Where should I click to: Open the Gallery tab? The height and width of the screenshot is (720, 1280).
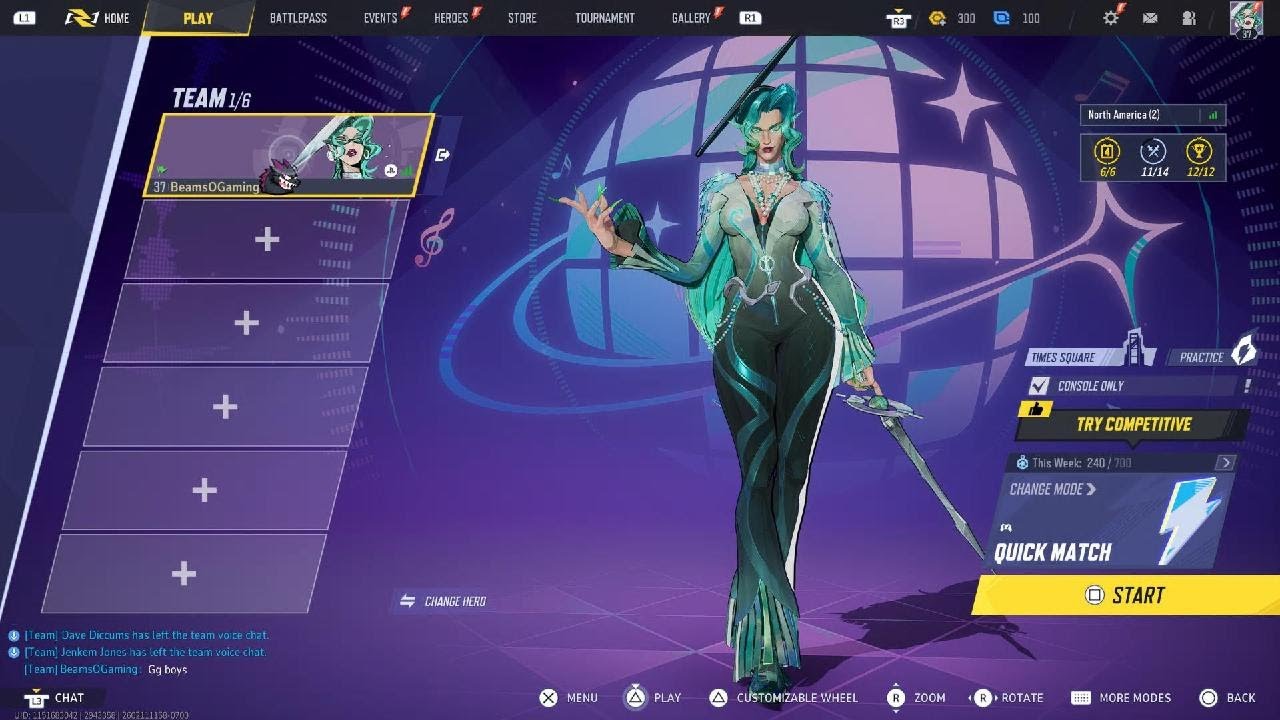tap(691, 18)
